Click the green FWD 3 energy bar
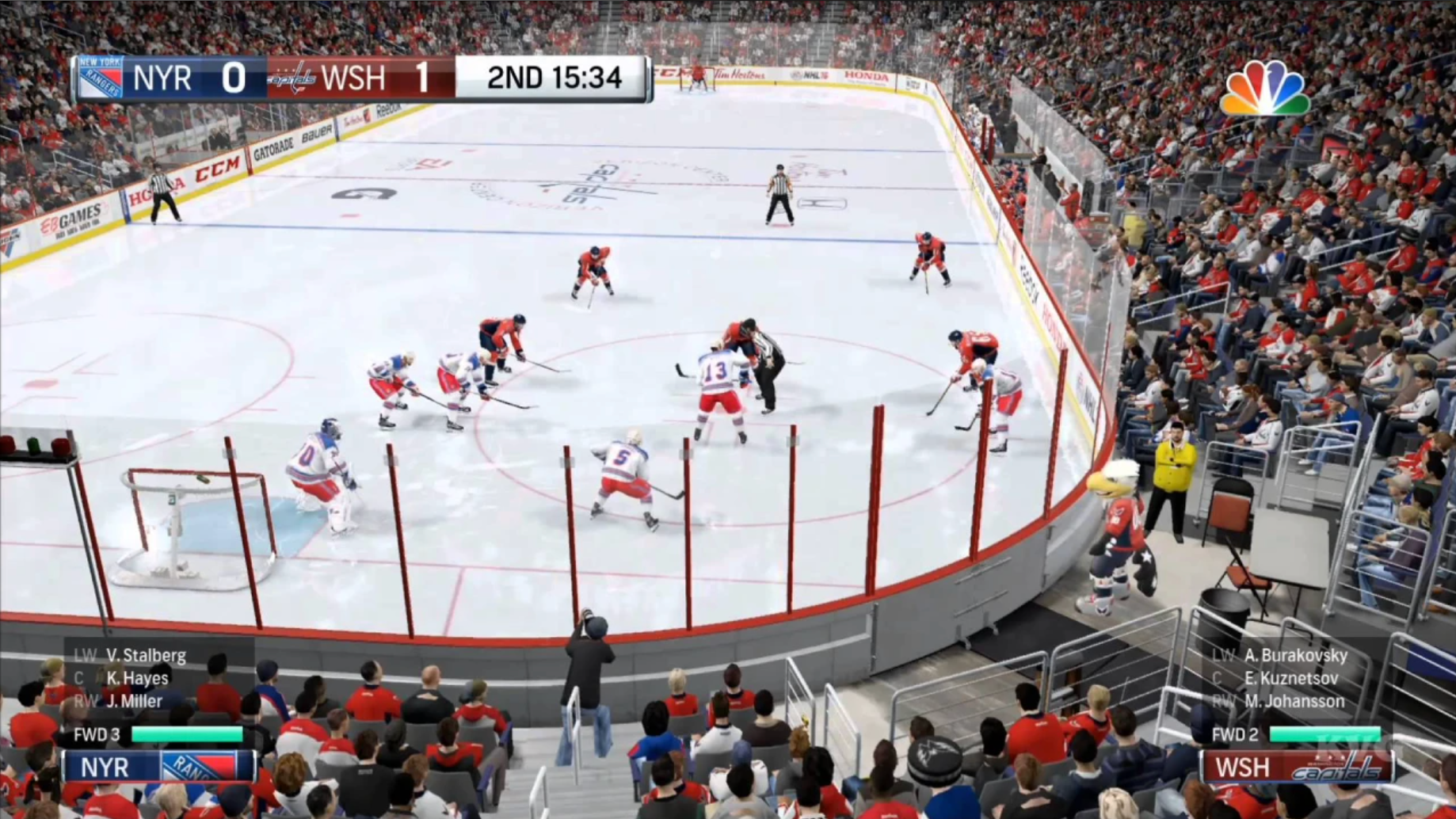Image resolution: width=1456 pixels, height=819 pixels. (187, 734)
